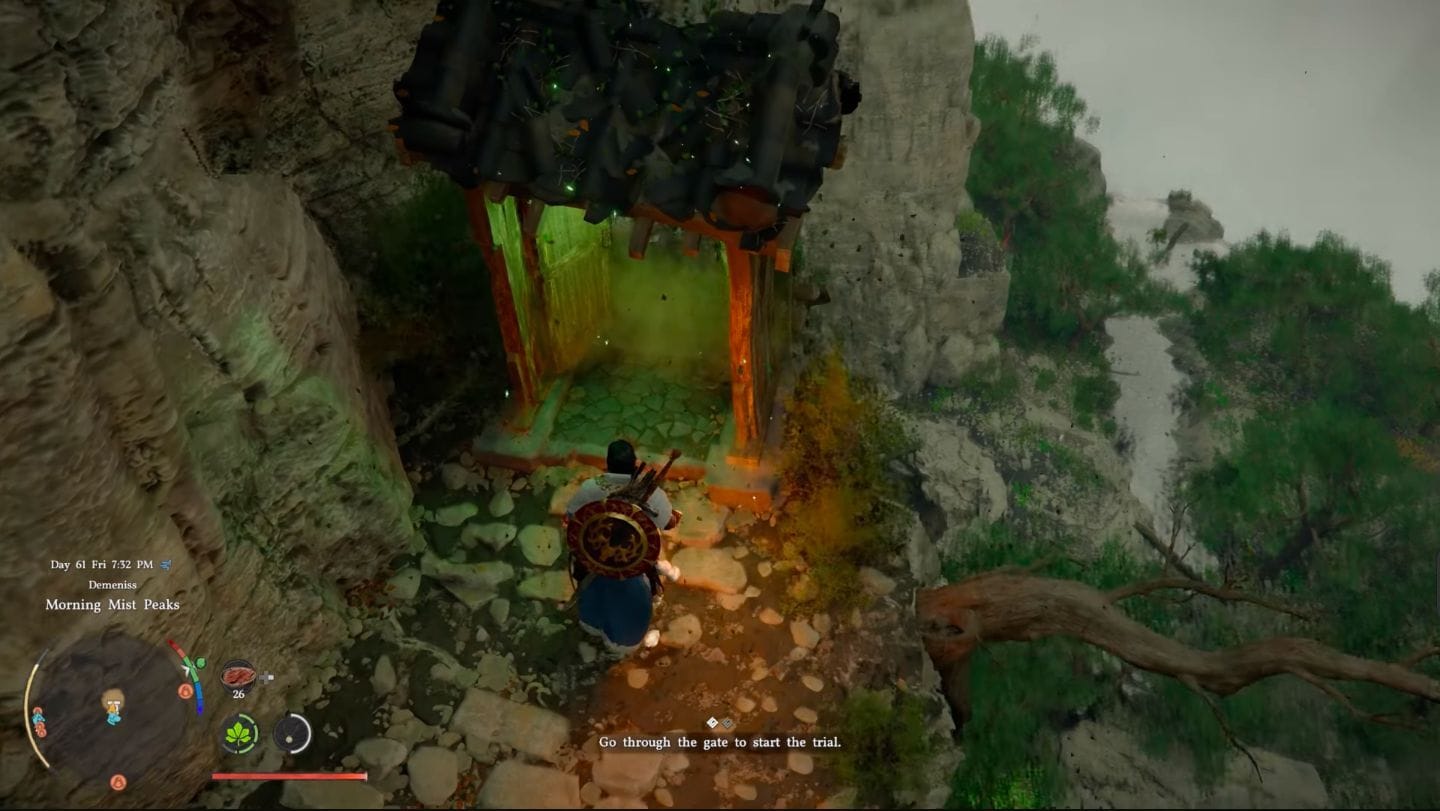Click the plus icon beside the meat item
Screen dimensions: 1440x811
pos(266,676)
